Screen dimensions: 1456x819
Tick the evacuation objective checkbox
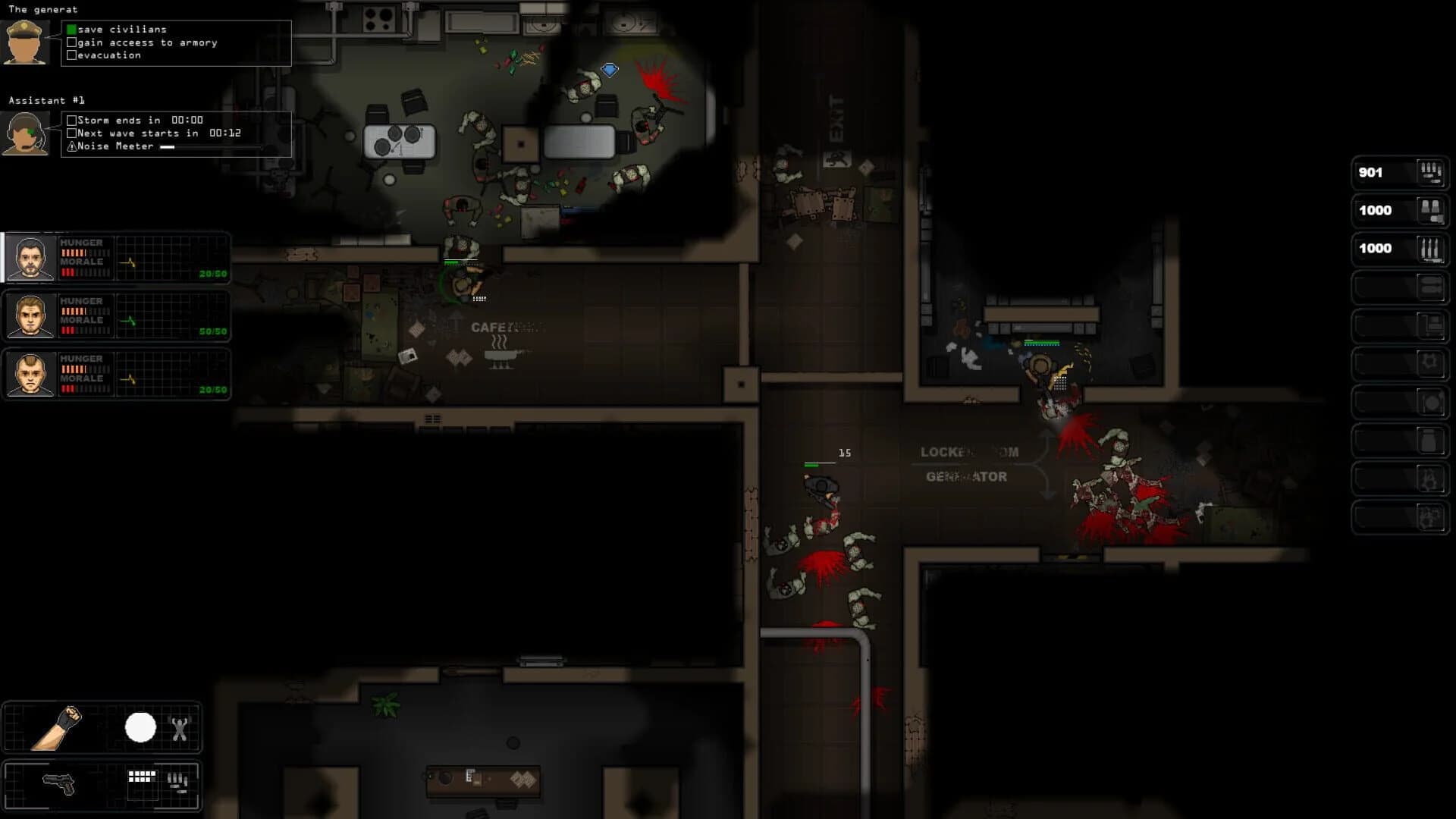(x=71, y=55)
